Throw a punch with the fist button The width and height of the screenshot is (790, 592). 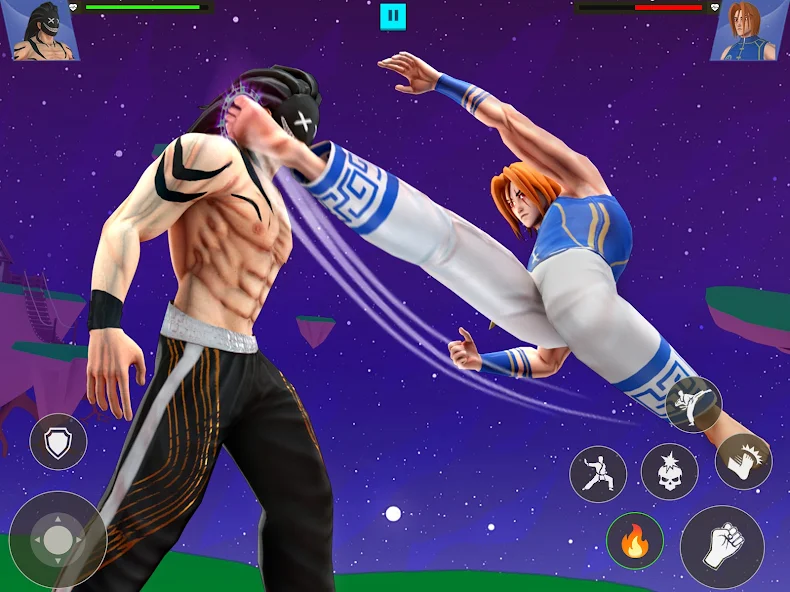pyautogui.click(x=722, y=546)
